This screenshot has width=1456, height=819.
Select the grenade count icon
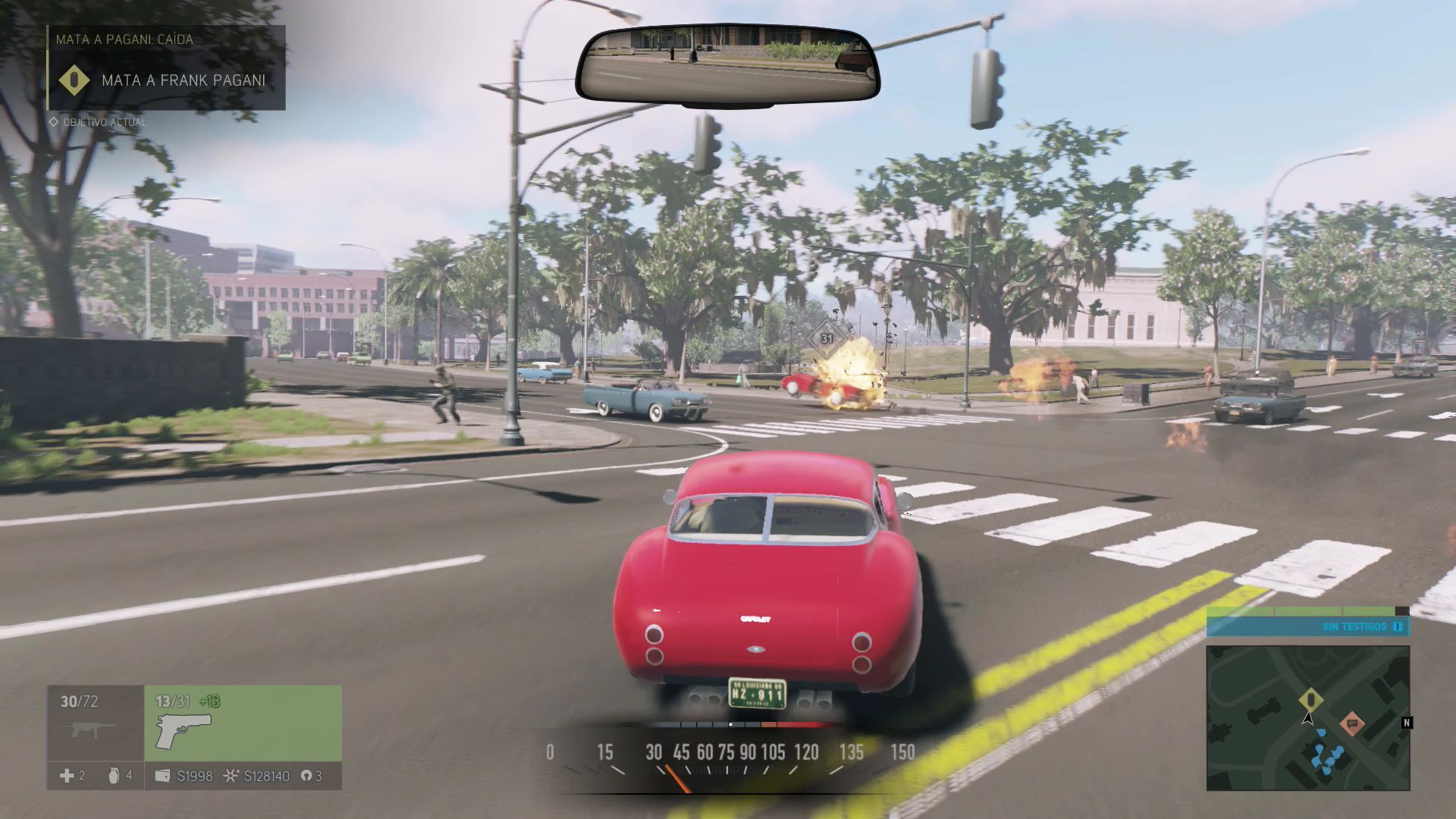(x=115, y=776)
